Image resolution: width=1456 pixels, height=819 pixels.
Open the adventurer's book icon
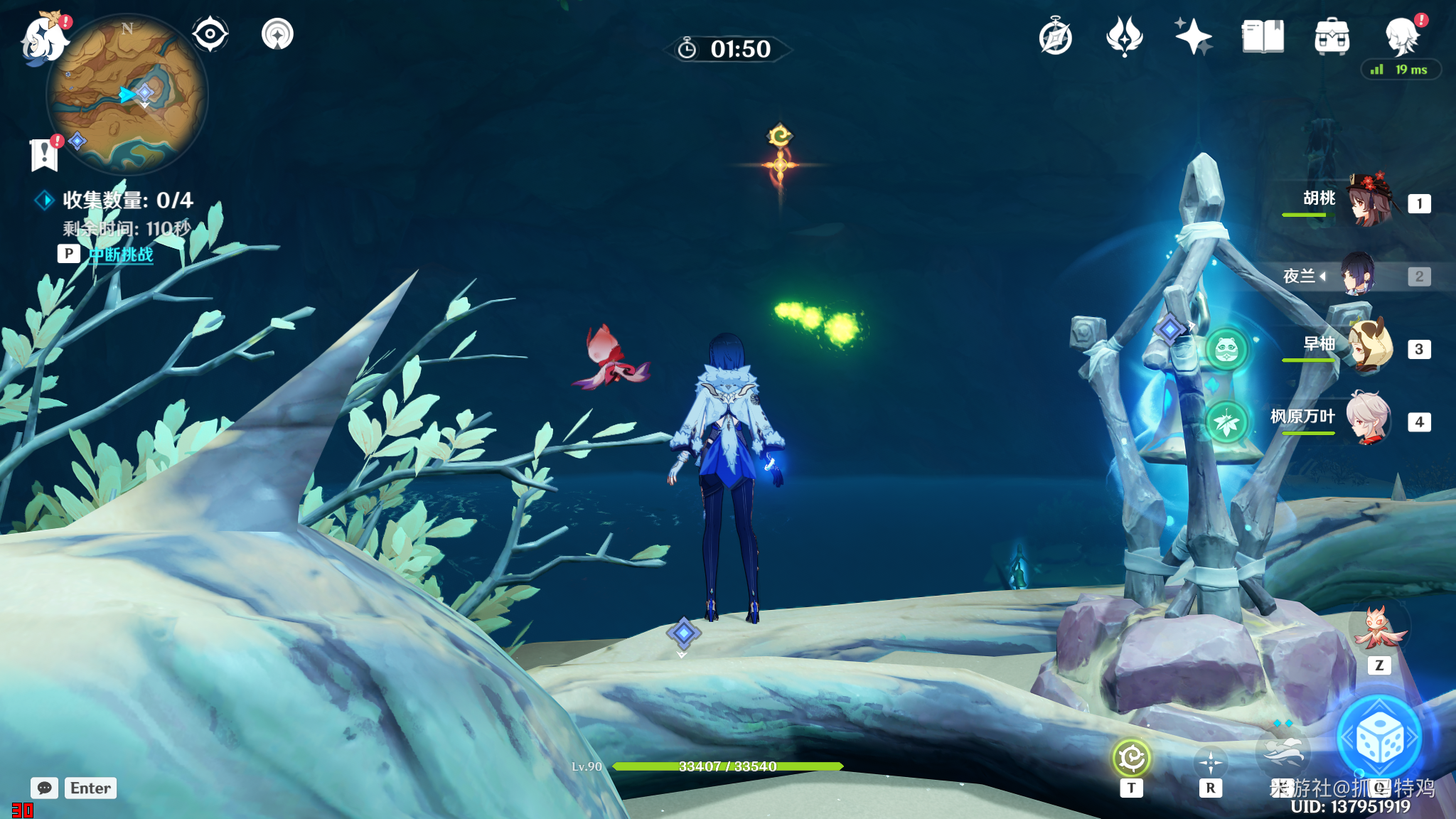1263,37
